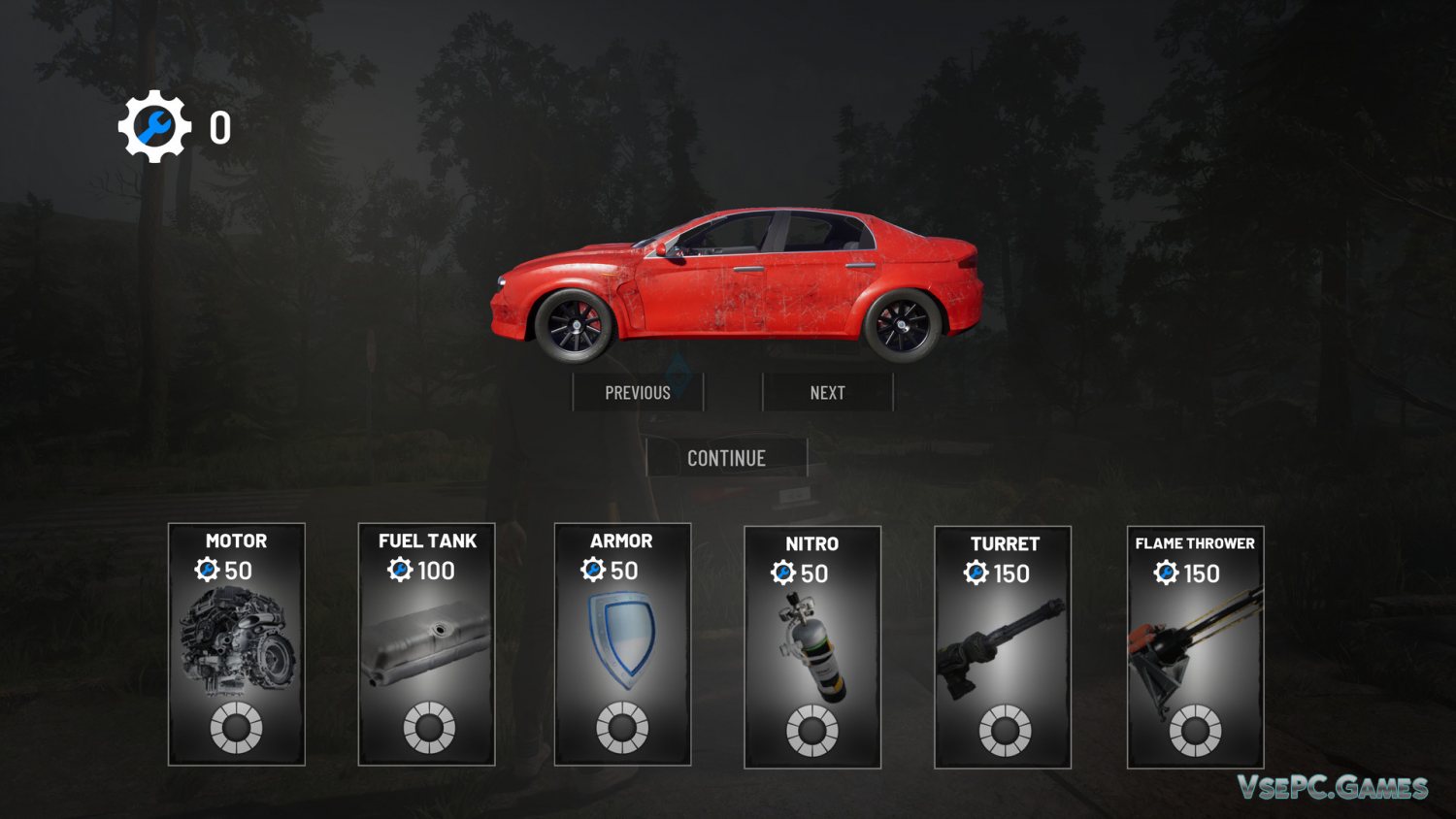
Task: Buy the Motor upgrade
Action: click(x=237, y=643)
